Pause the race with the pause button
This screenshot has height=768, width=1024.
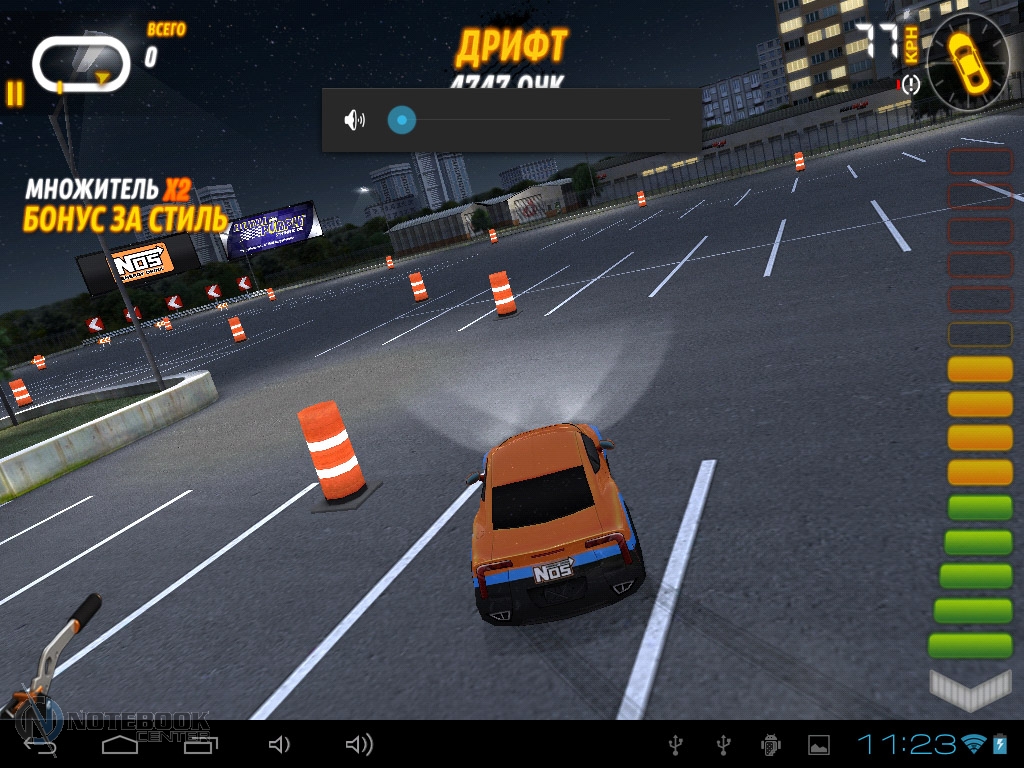14,93
